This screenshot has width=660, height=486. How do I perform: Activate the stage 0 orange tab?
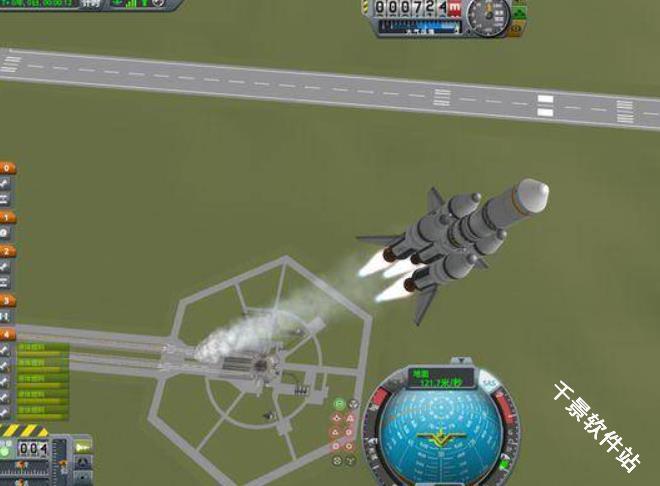pyautogui.click(x=8, y=168)
